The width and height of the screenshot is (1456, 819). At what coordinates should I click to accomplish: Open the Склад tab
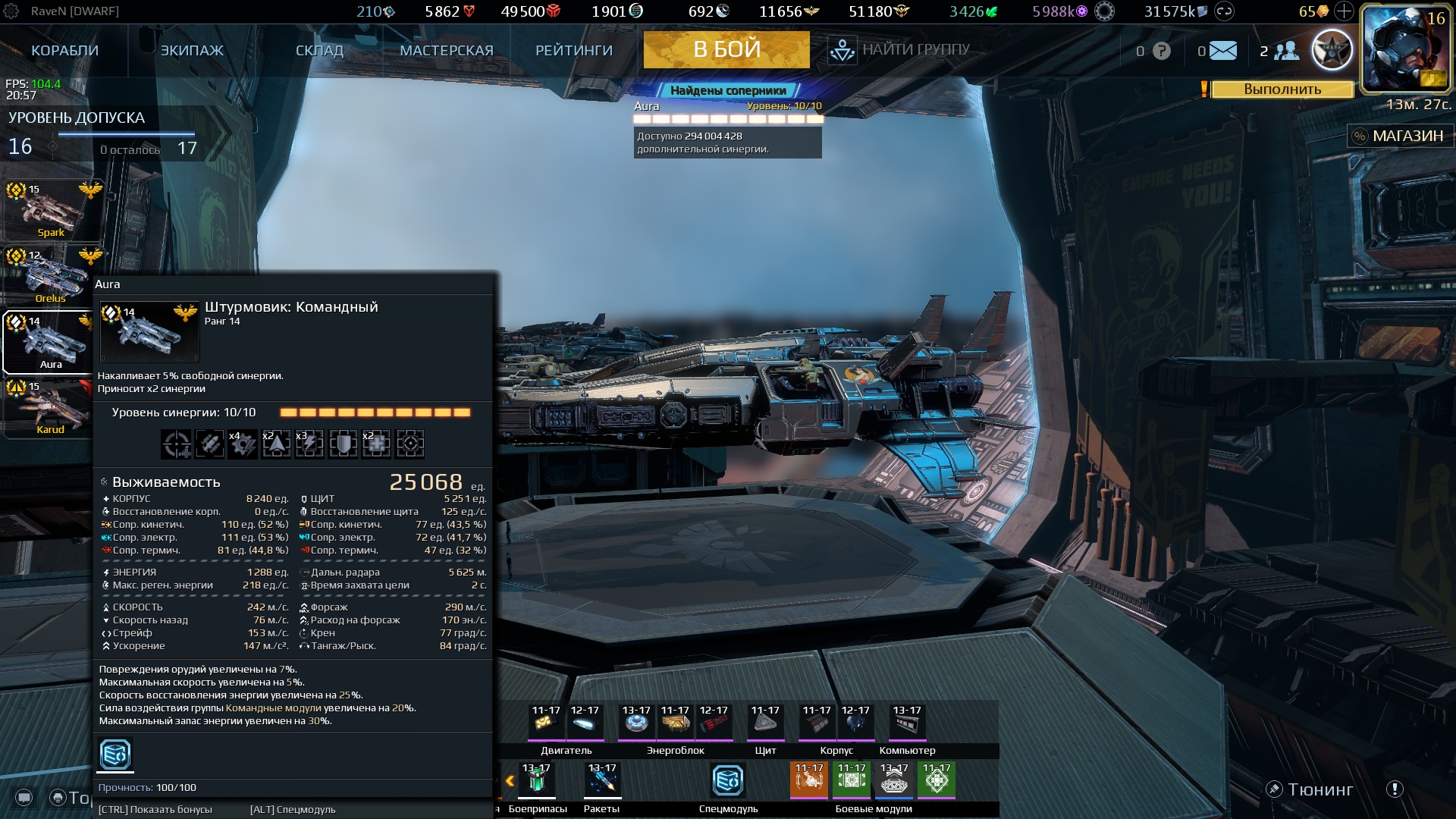pos(319,51)
